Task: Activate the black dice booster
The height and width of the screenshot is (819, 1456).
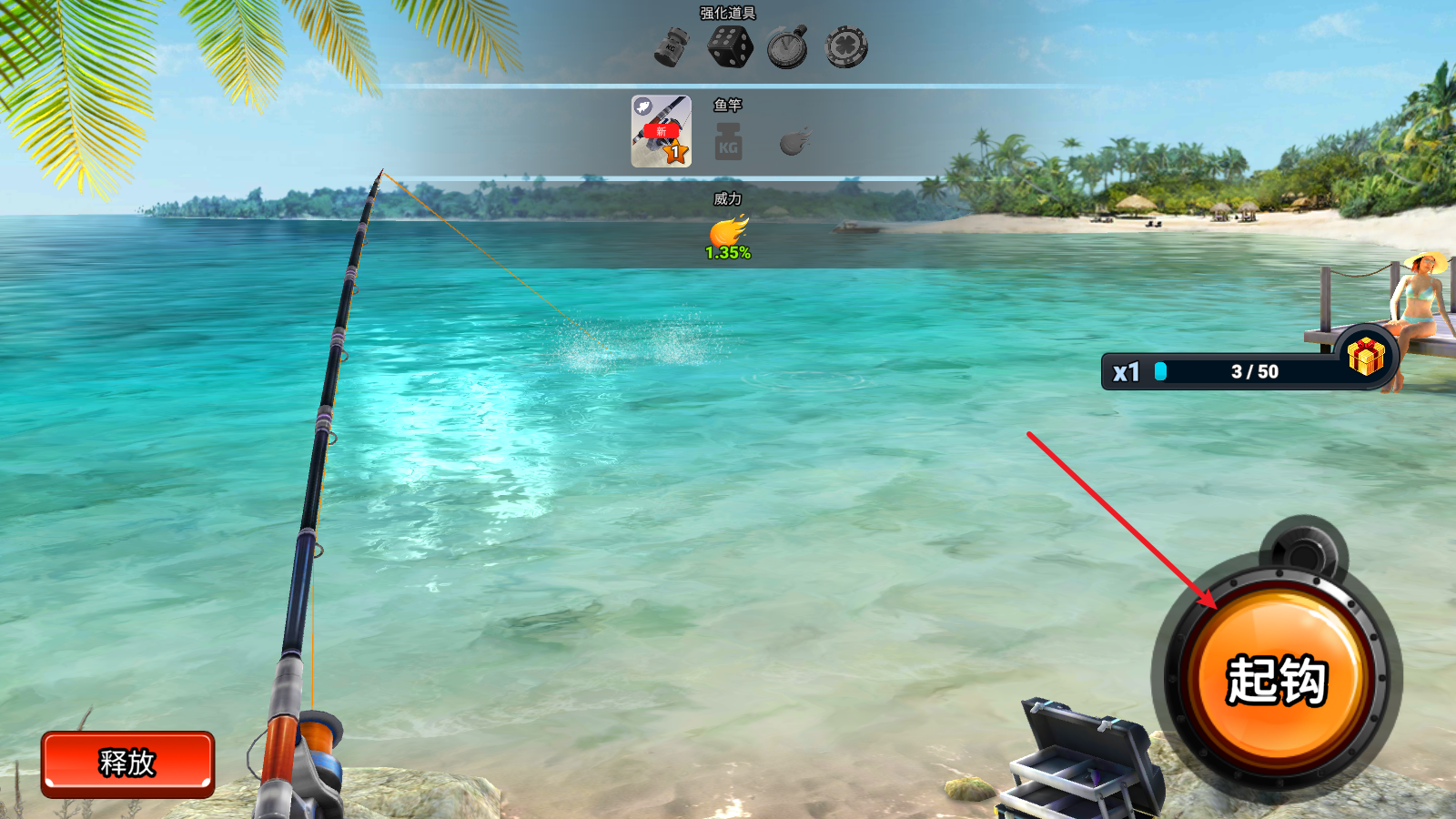Action: tap(730, 46)
